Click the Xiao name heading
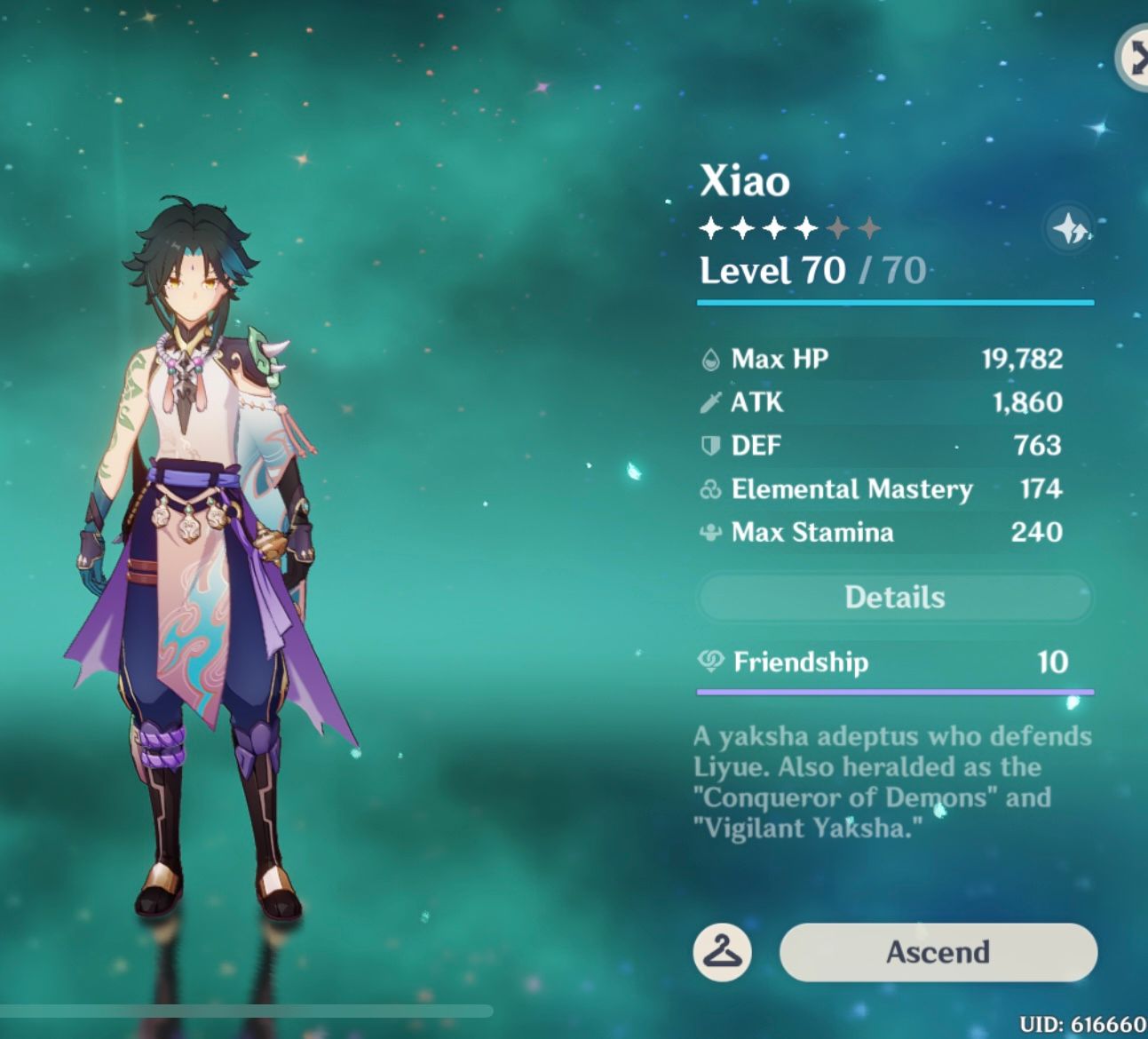1148x1039 pixels. (x=742, y=183)
